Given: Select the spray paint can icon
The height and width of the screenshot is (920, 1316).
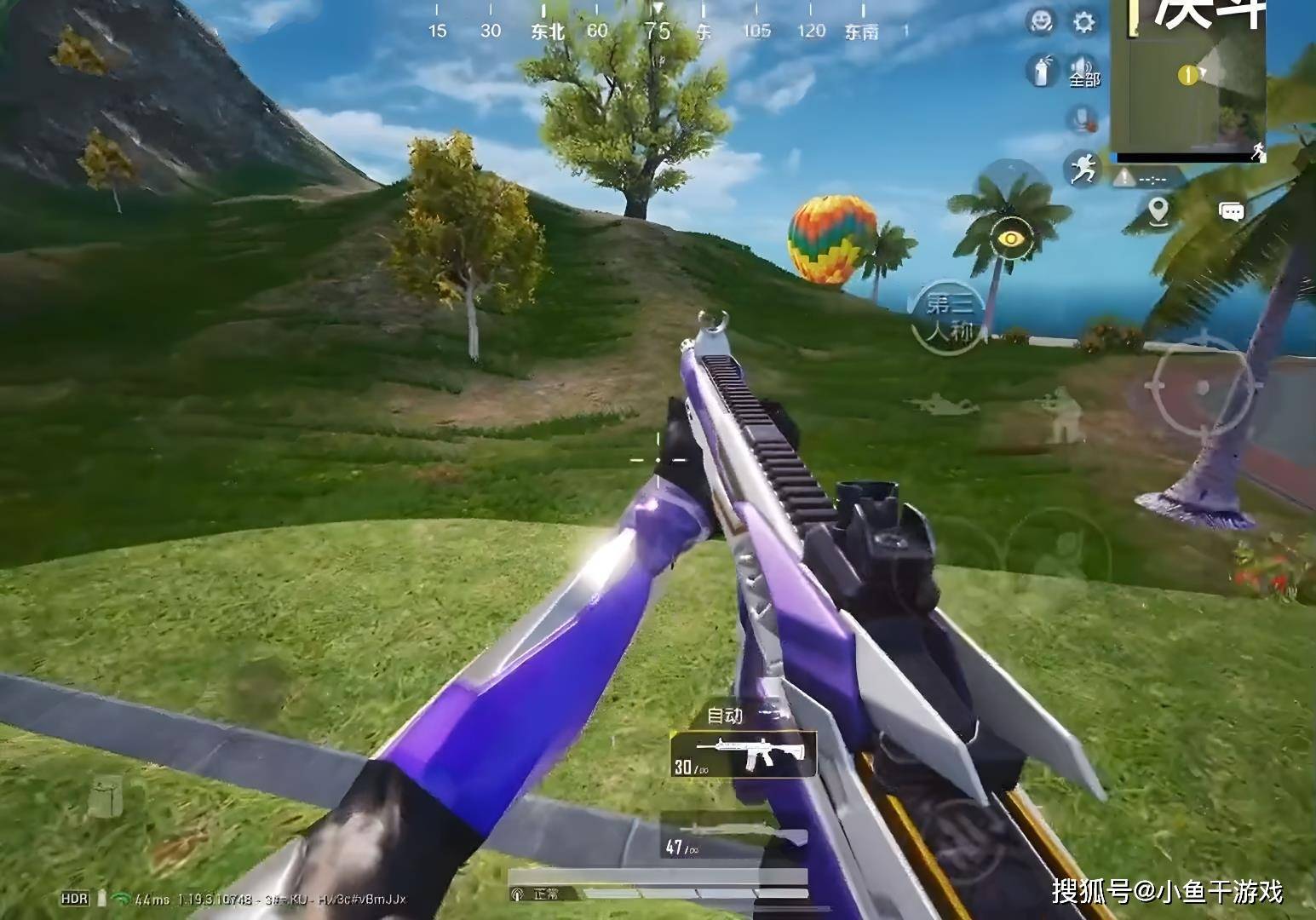Looking at the screenshot, I should tap(1040, 70).
